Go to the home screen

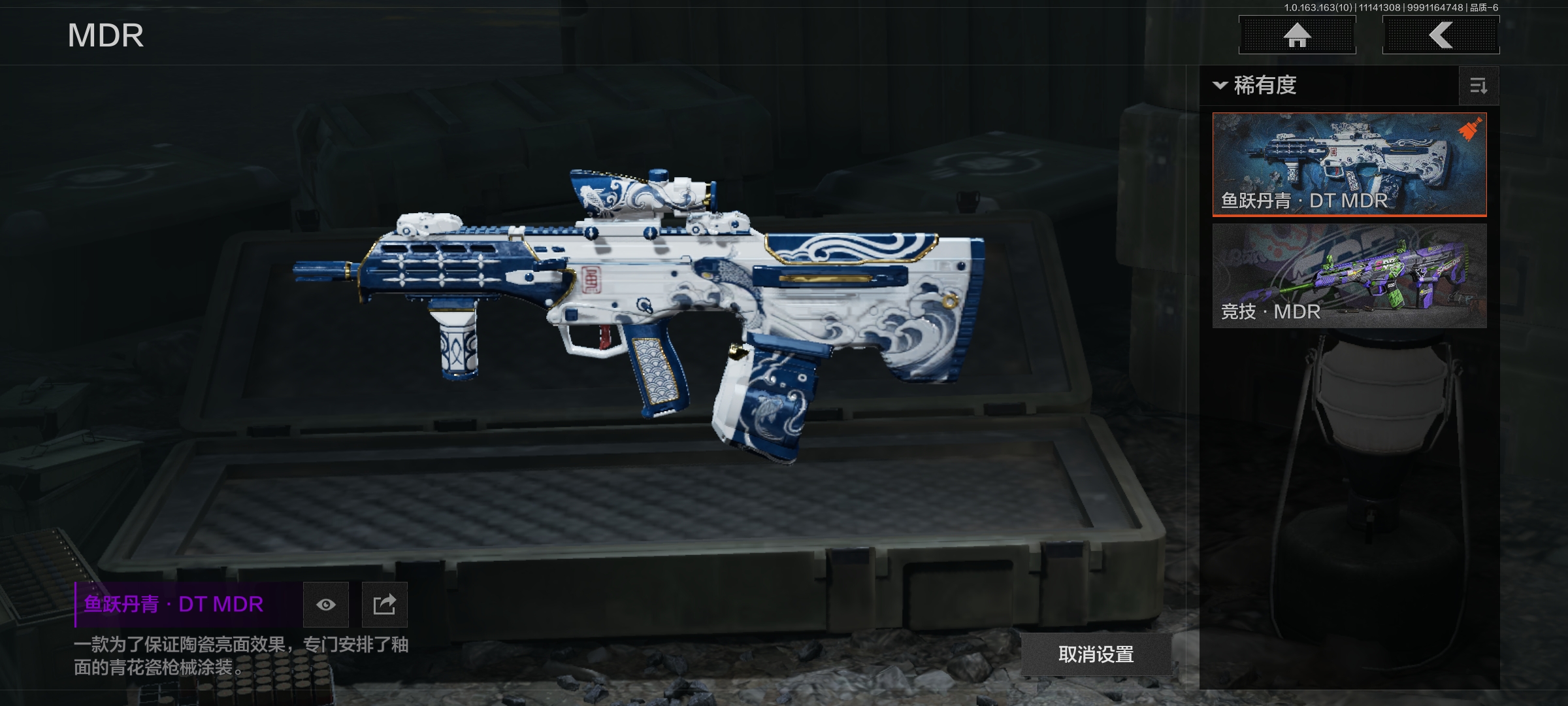coord(1297,35)
